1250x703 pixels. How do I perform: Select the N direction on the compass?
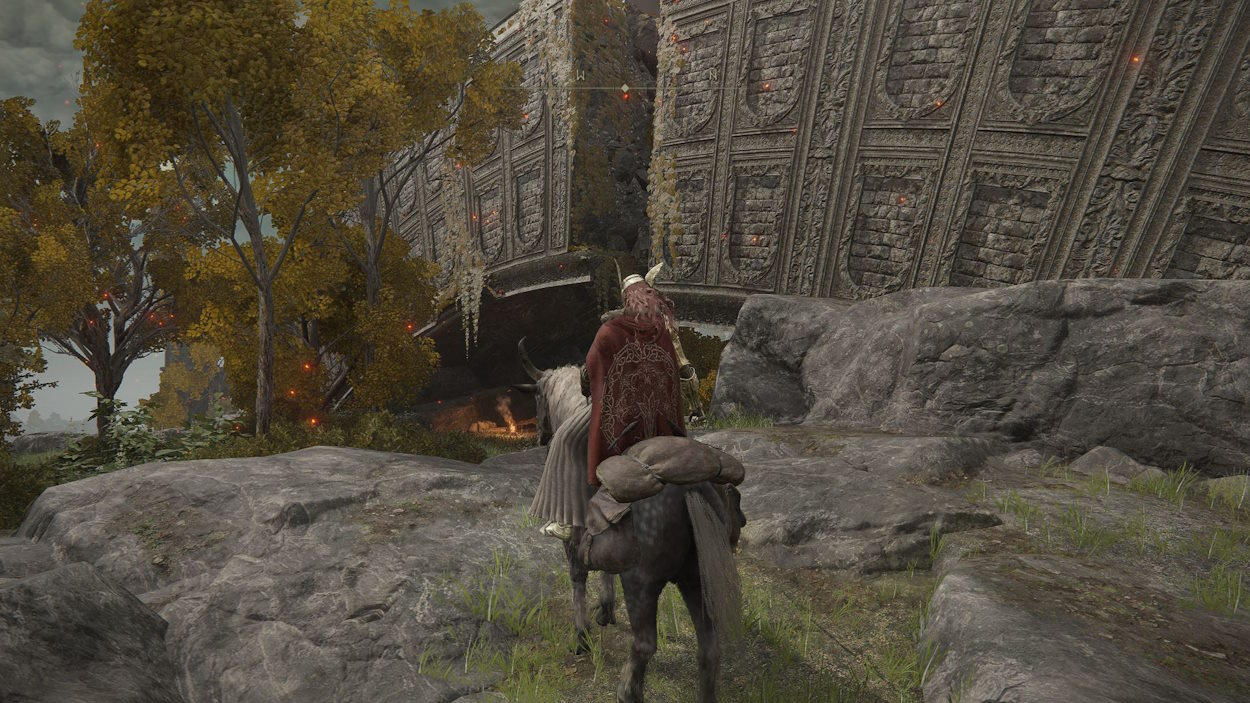pos(713,75)
